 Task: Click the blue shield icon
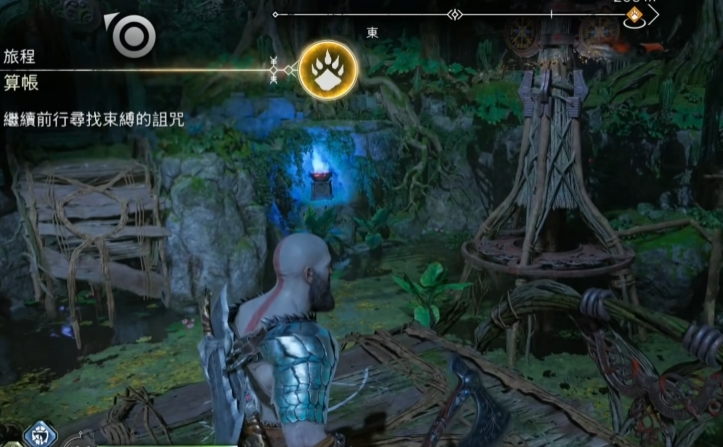pyautogui.click(x=39, y=435)
